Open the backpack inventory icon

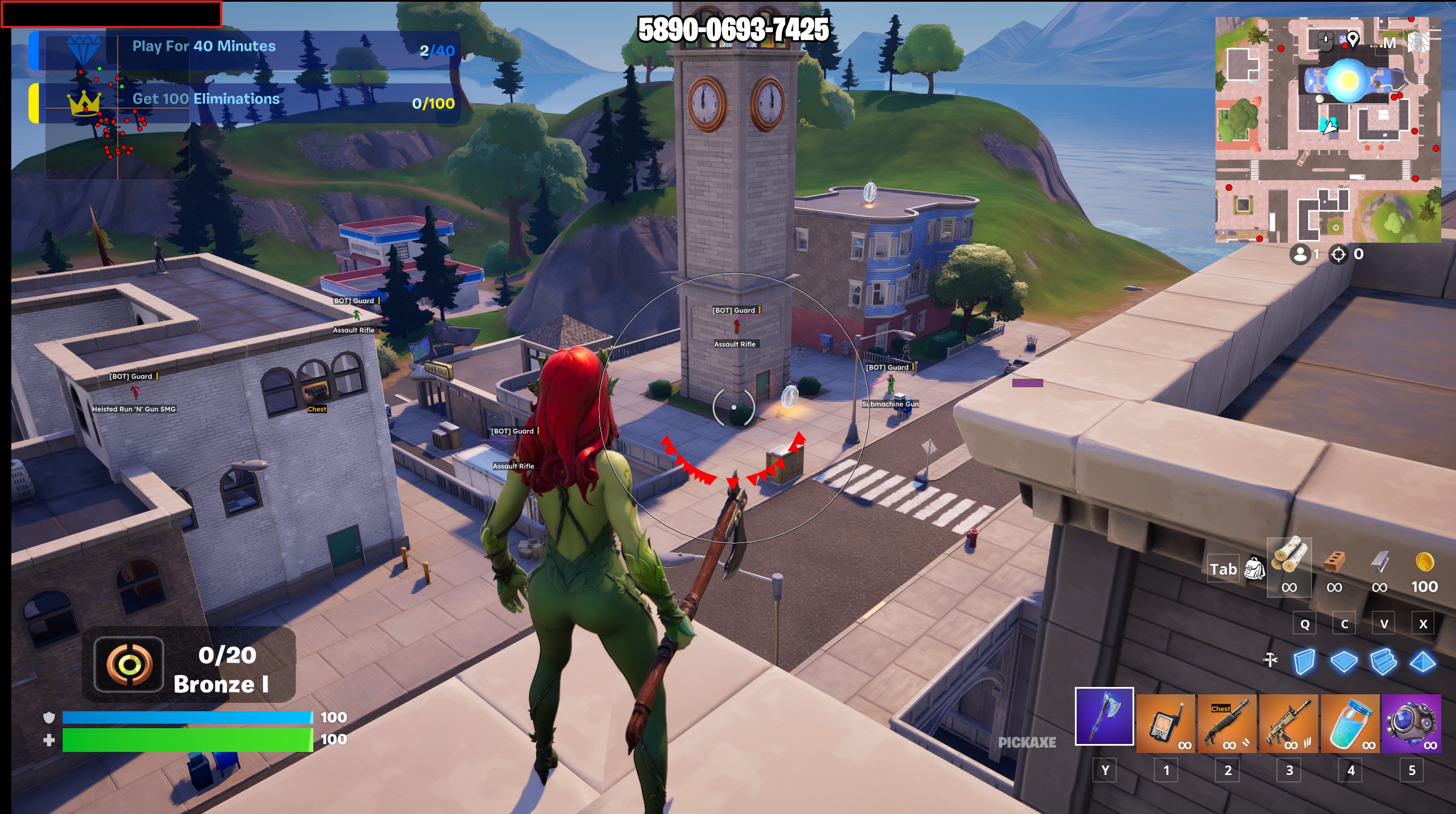[1254, 568]
